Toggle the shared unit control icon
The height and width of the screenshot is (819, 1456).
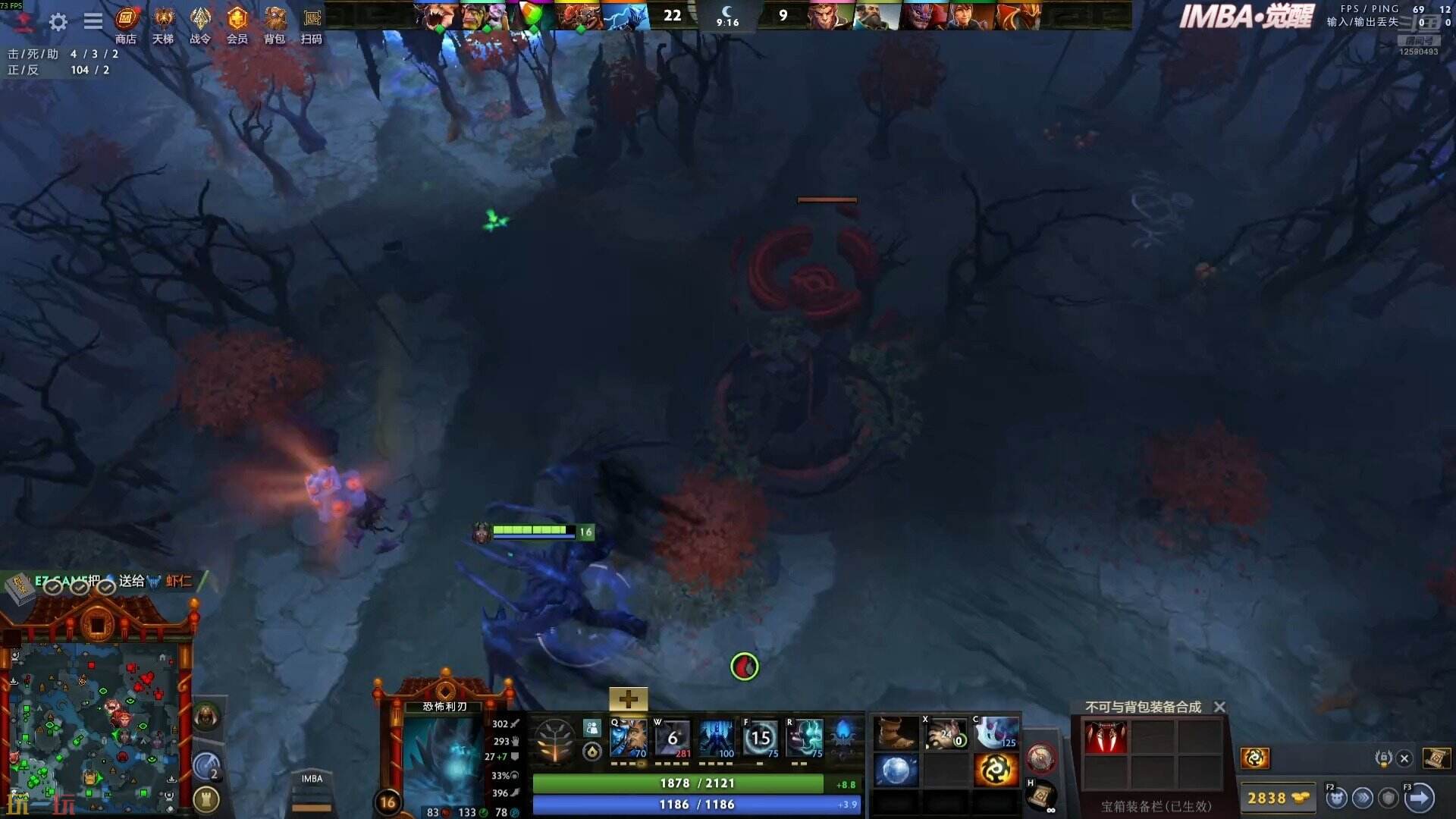tap(591, 727)
